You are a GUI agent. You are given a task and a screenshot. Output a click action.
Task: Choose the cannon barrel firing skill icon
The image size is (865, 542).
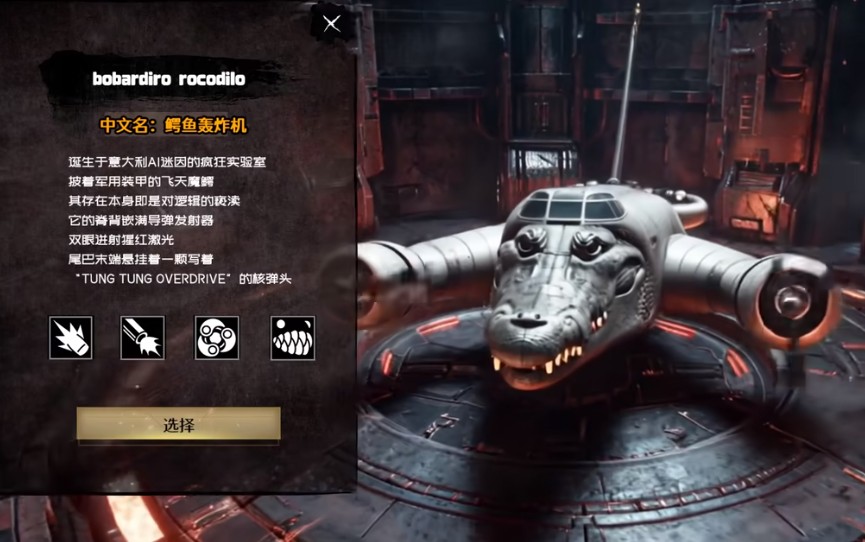143,338
